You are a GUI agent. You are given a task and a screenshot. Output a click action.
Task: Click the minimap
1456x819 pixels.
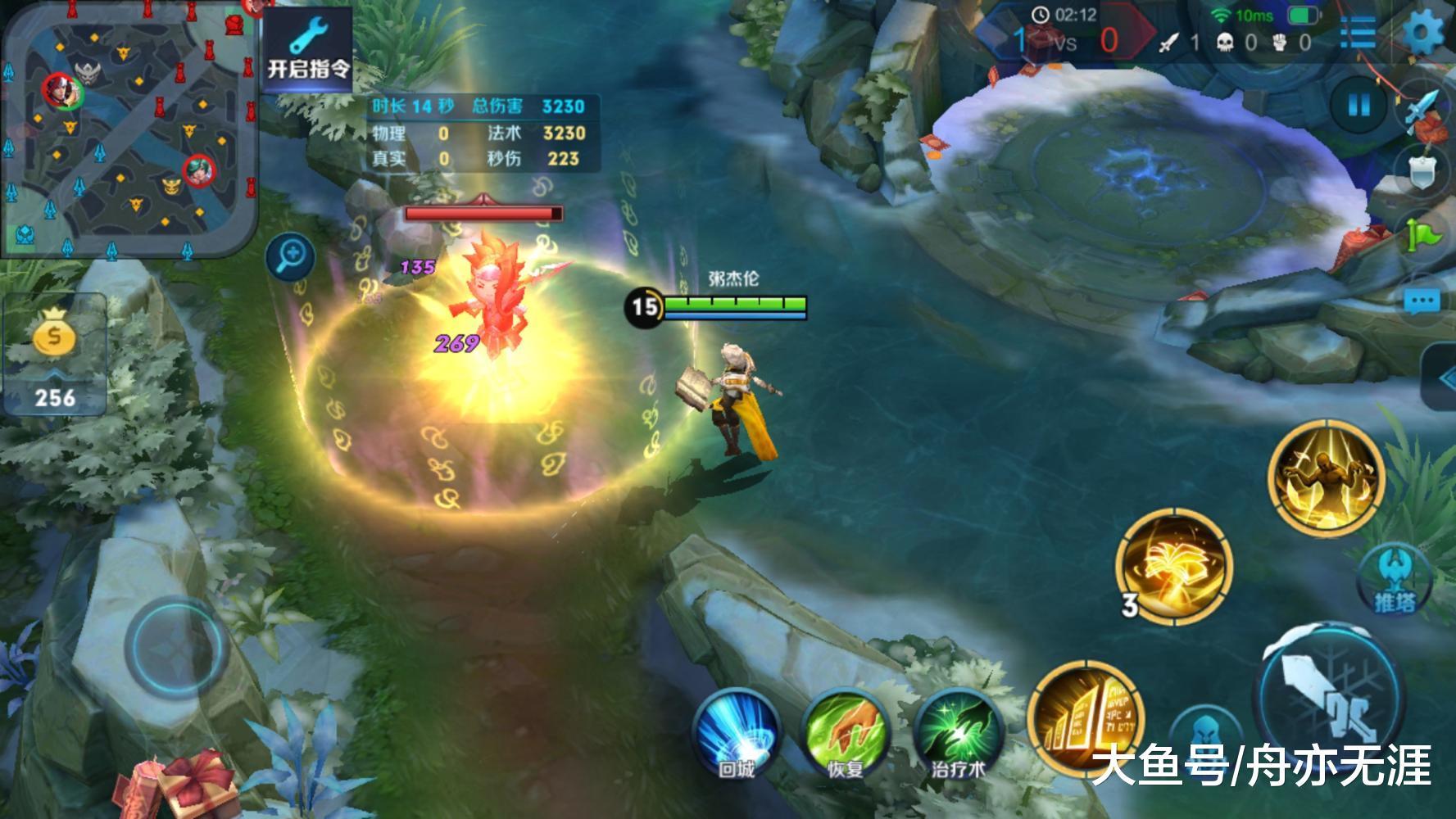point(129,129)
